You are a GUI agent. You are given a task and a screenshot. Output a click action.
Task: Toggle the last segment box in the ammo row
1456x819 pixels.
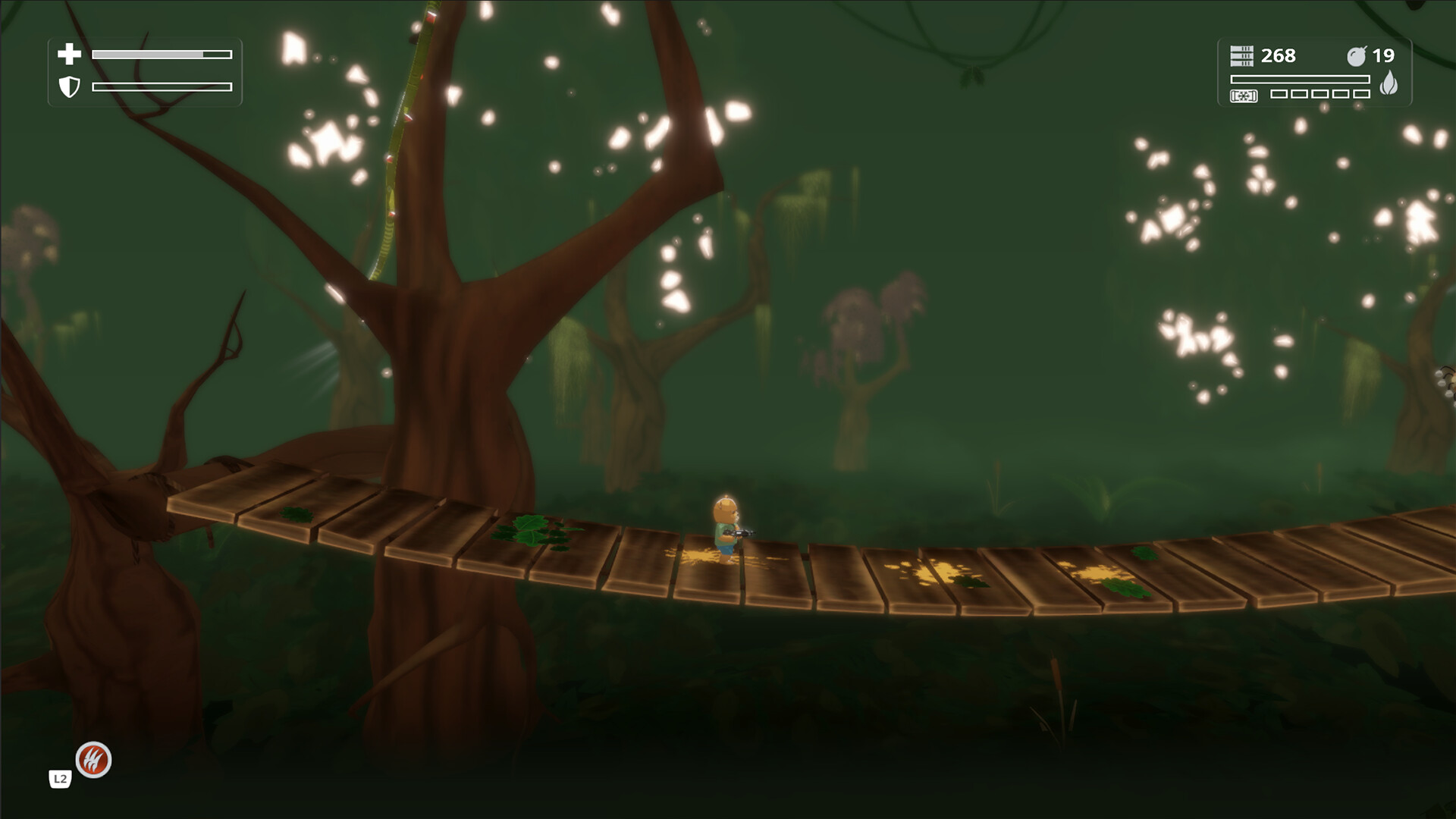[1361, 94]
